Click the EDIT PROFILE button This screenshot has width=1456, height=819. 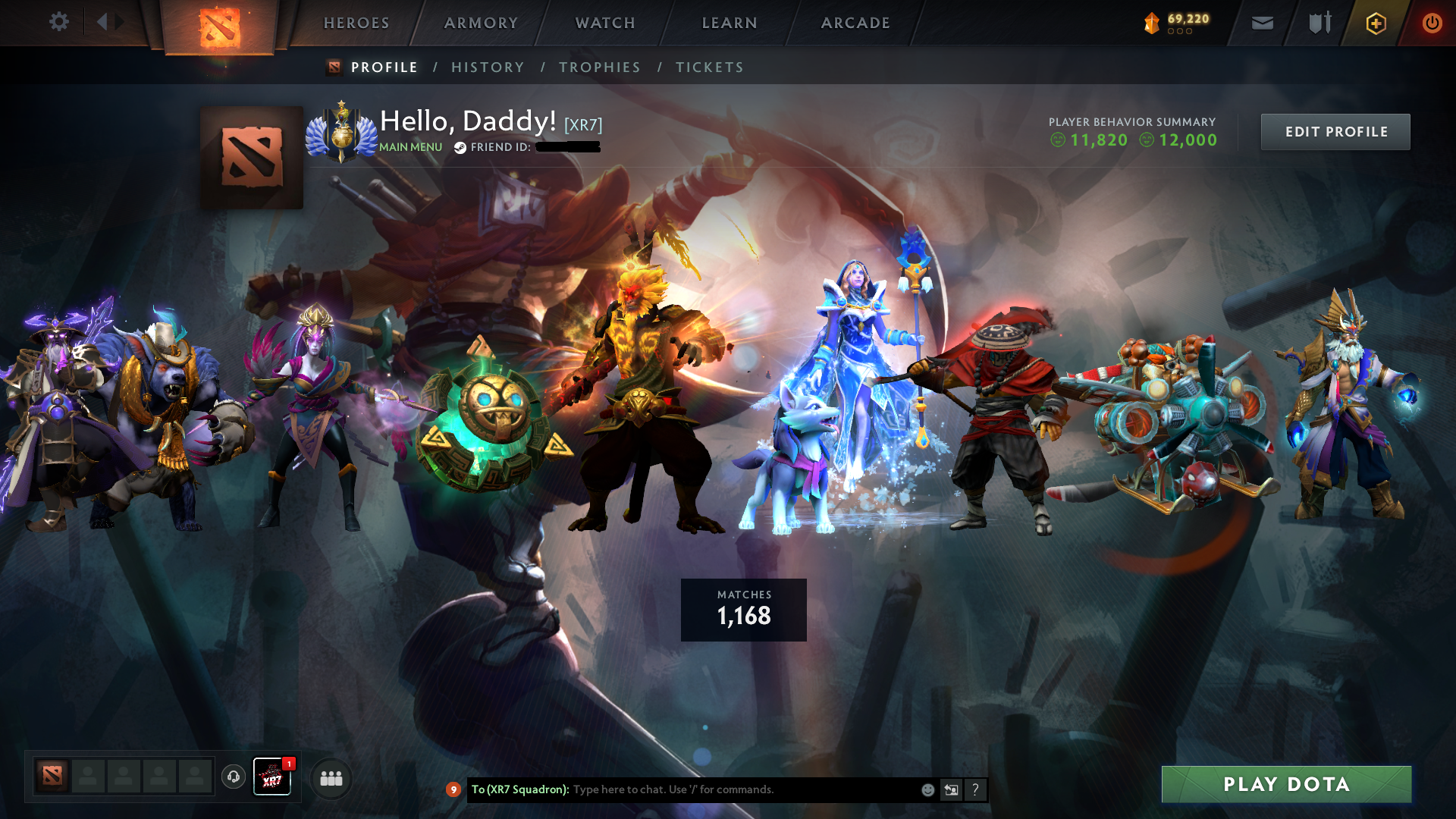pyautogui.click(x=1335, y=131)
